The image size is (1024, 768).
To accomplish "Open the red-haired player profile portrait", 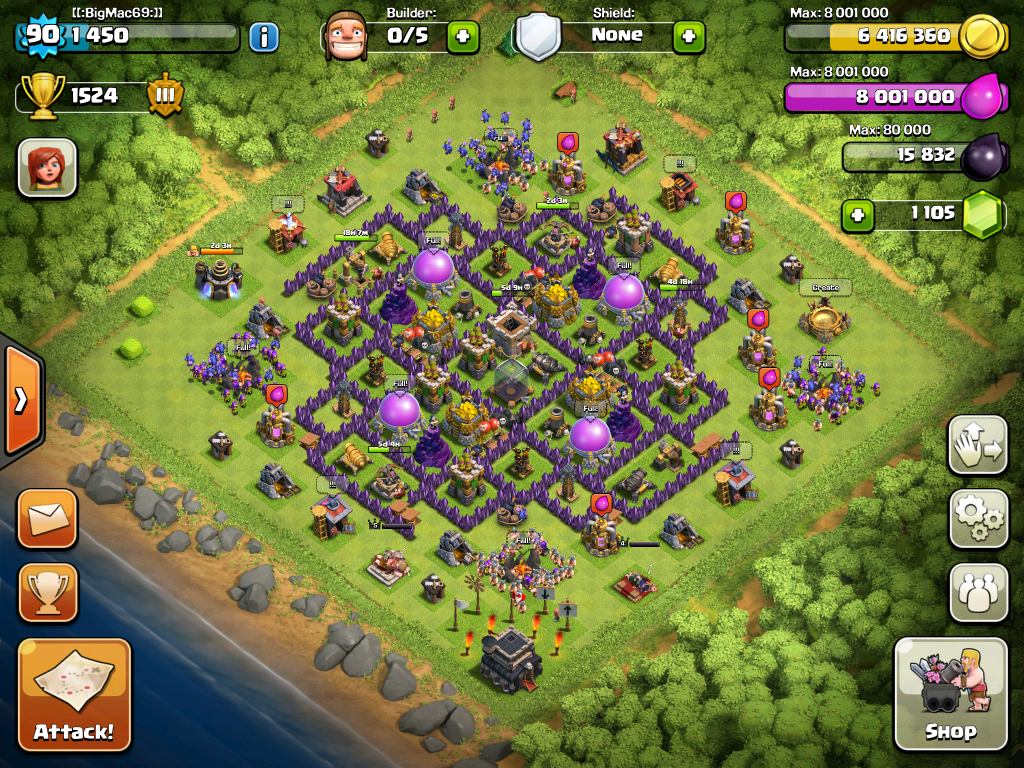I will (47, 167).
